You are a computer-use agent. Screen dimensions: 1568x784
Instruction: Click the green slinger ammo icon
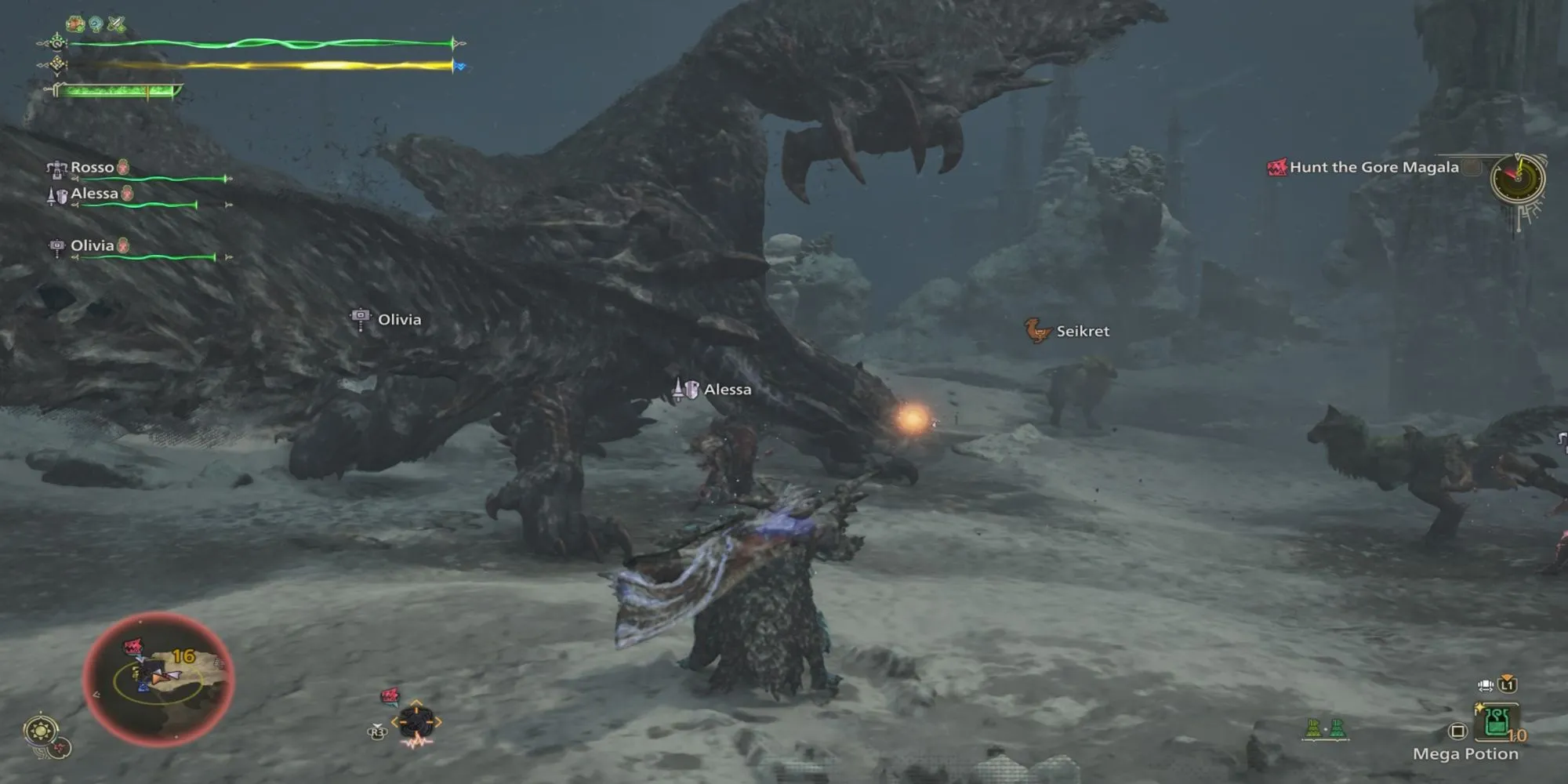[1325, 729]
